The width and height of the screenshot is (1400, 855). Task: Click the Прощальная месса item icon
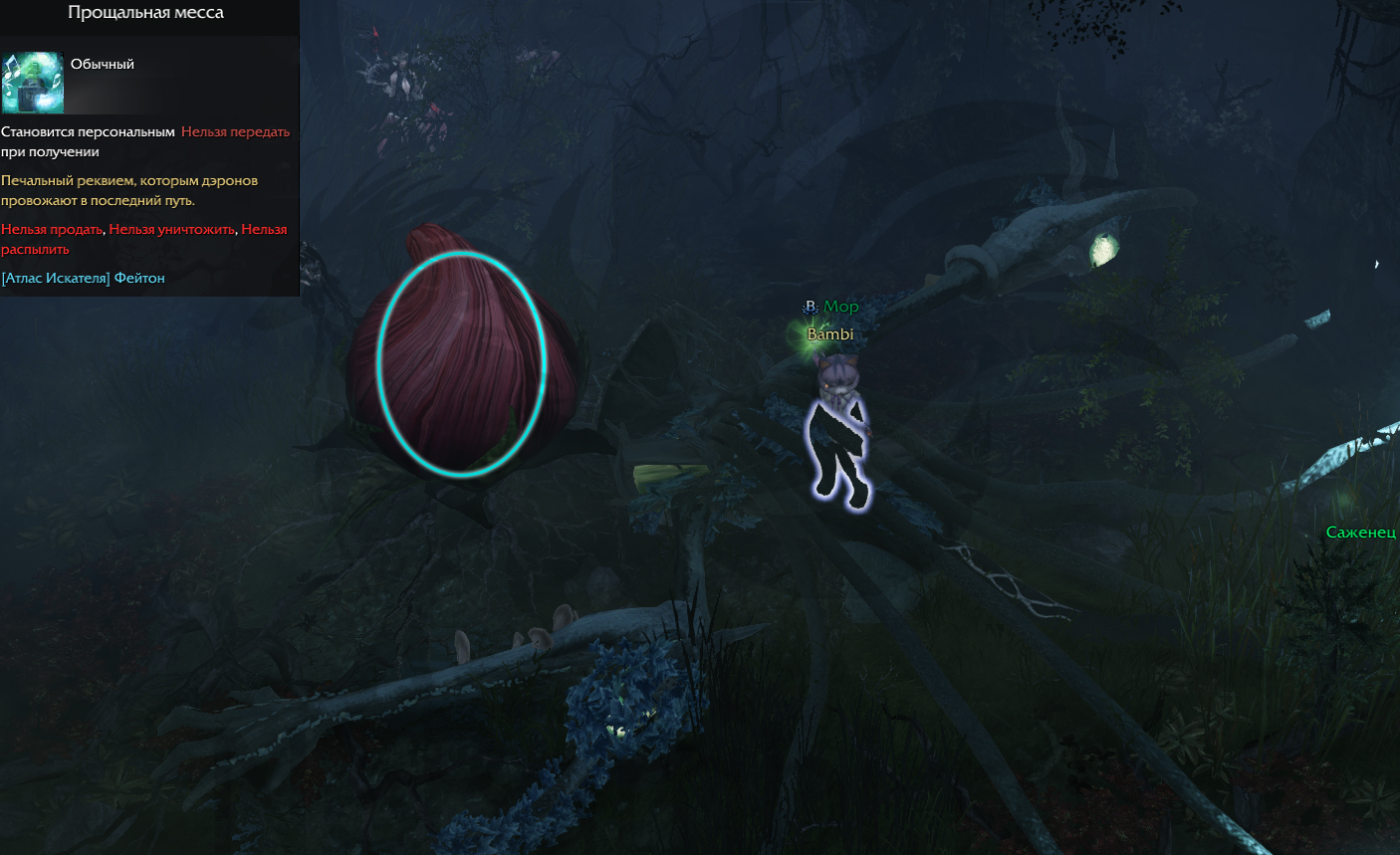[x=33, y=83]
